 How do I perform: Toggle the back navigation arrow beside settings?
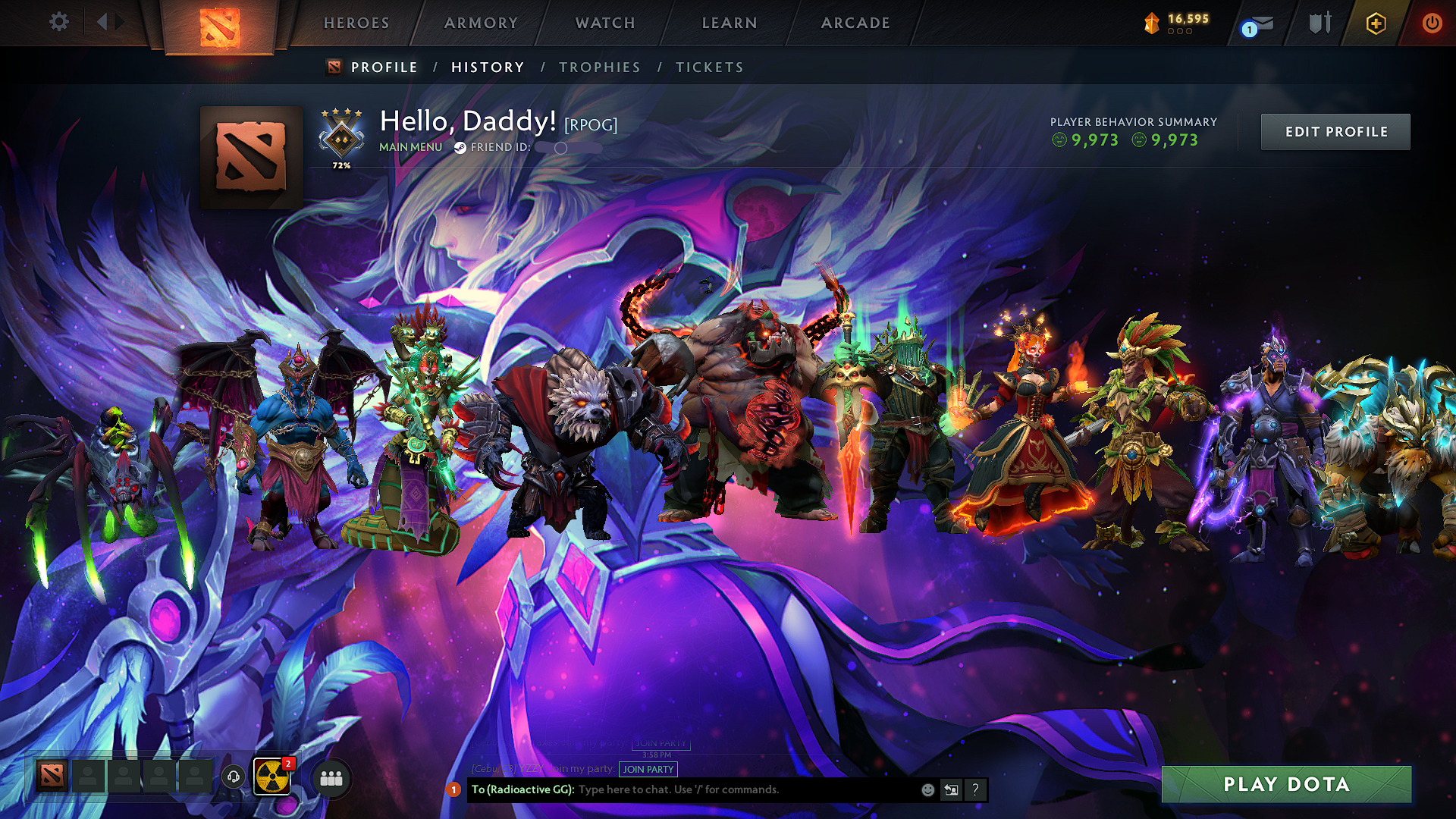pos(104,22)
